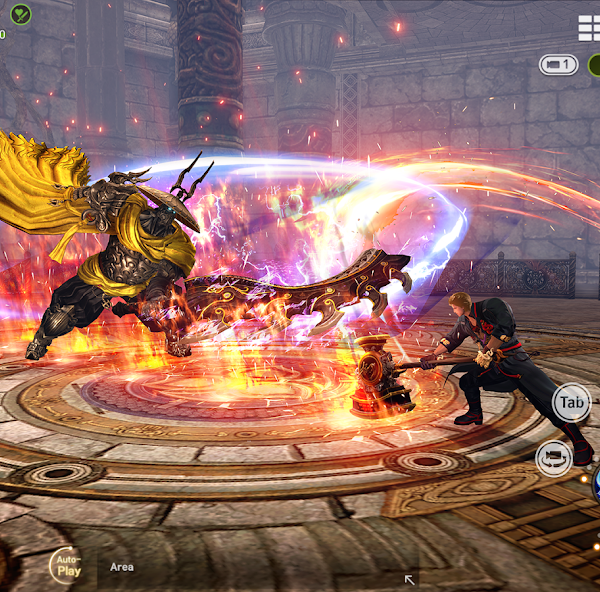Select the Area chat tab
This screenshot has width=600, height=592.
click(x=122, y=567)
